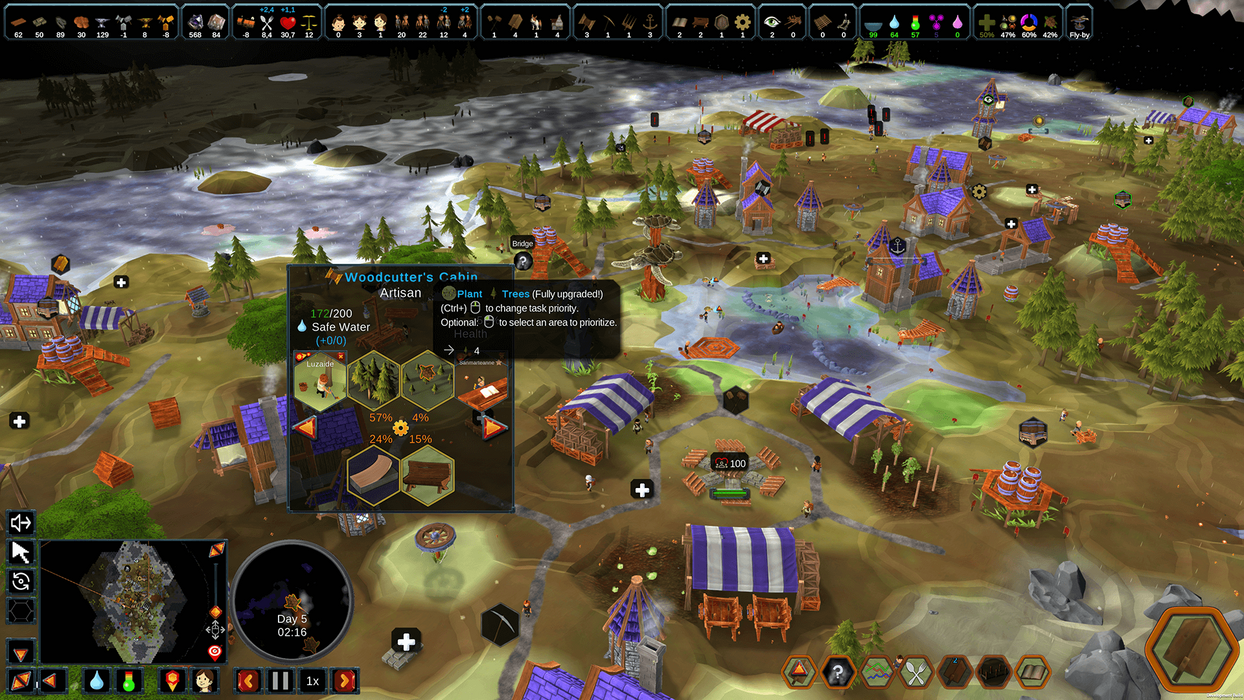
Task: Open the open-book journal hexagon
Action: click(x=1032, y=672)
